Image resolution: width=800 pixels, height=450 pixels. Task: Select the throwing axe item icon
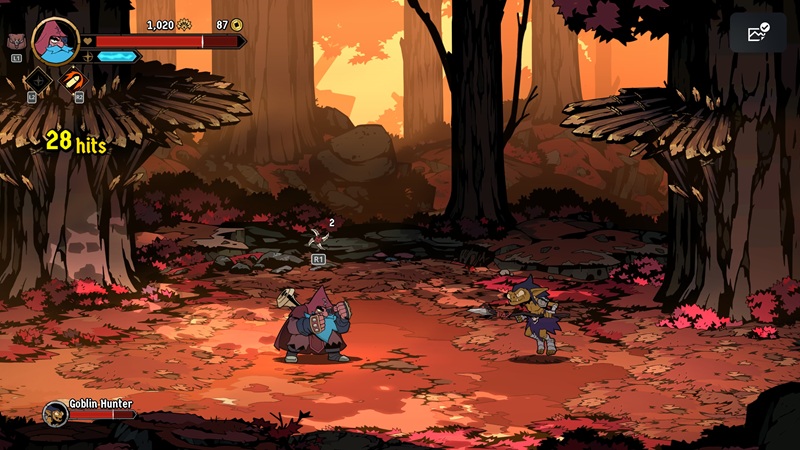pos(318,236)
